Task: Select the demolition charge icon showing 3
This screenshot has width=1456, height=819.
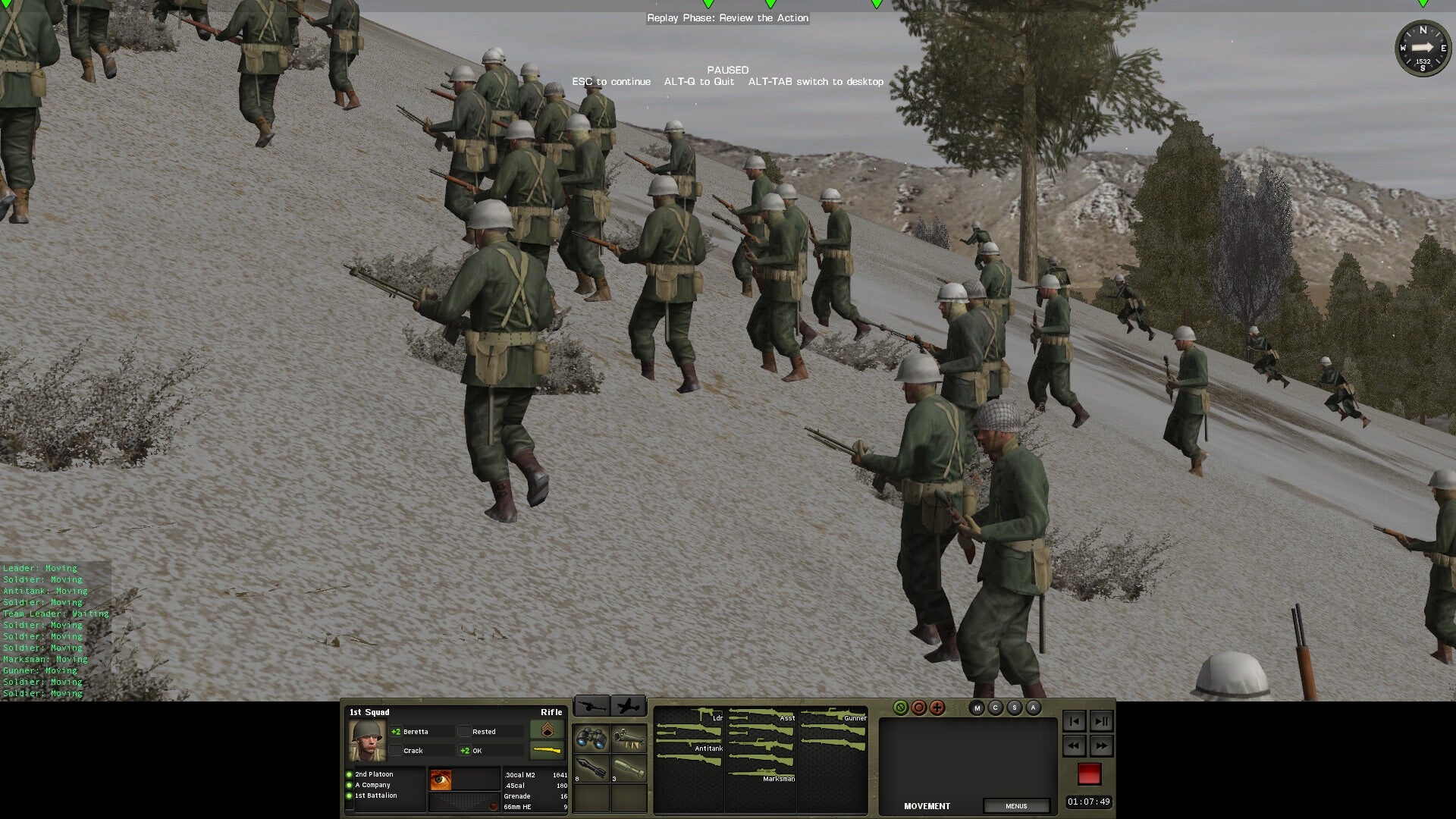Action: [x=629, y=767]
